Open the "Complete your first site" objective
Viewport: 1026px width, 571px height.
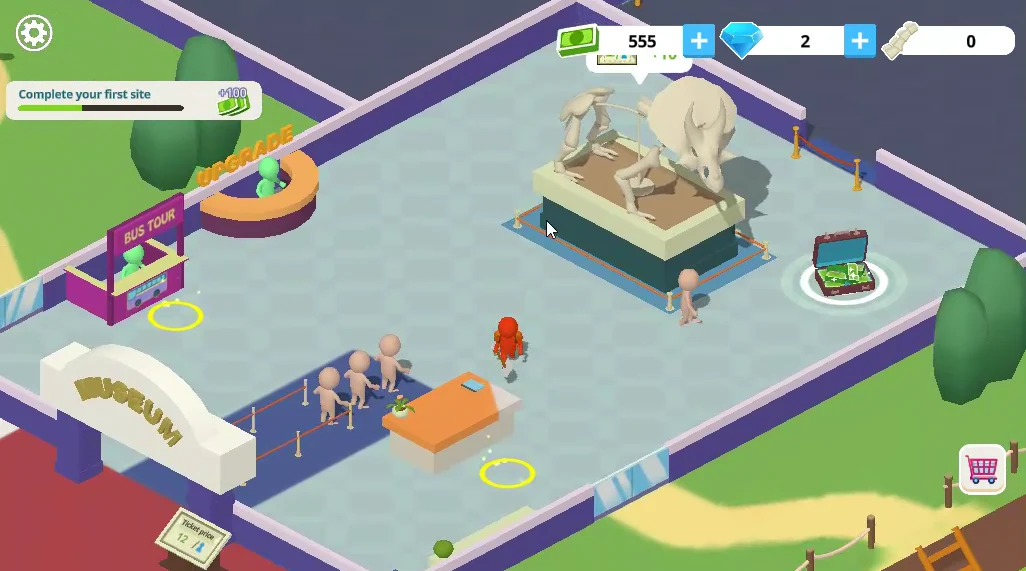pyautogui.click(x=133, y=100)
